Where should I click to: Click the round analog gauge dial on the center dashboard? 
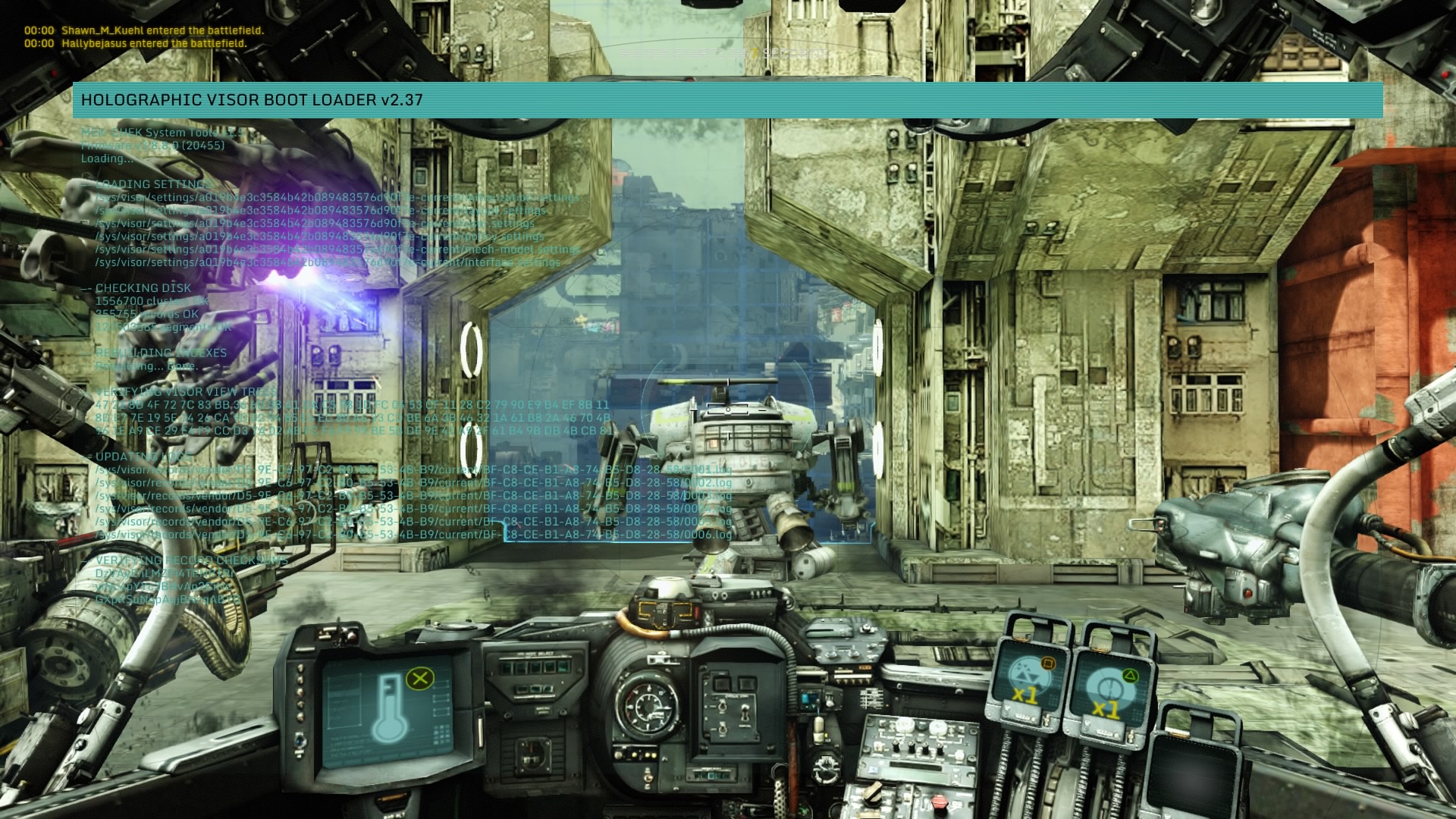point(649,708)
